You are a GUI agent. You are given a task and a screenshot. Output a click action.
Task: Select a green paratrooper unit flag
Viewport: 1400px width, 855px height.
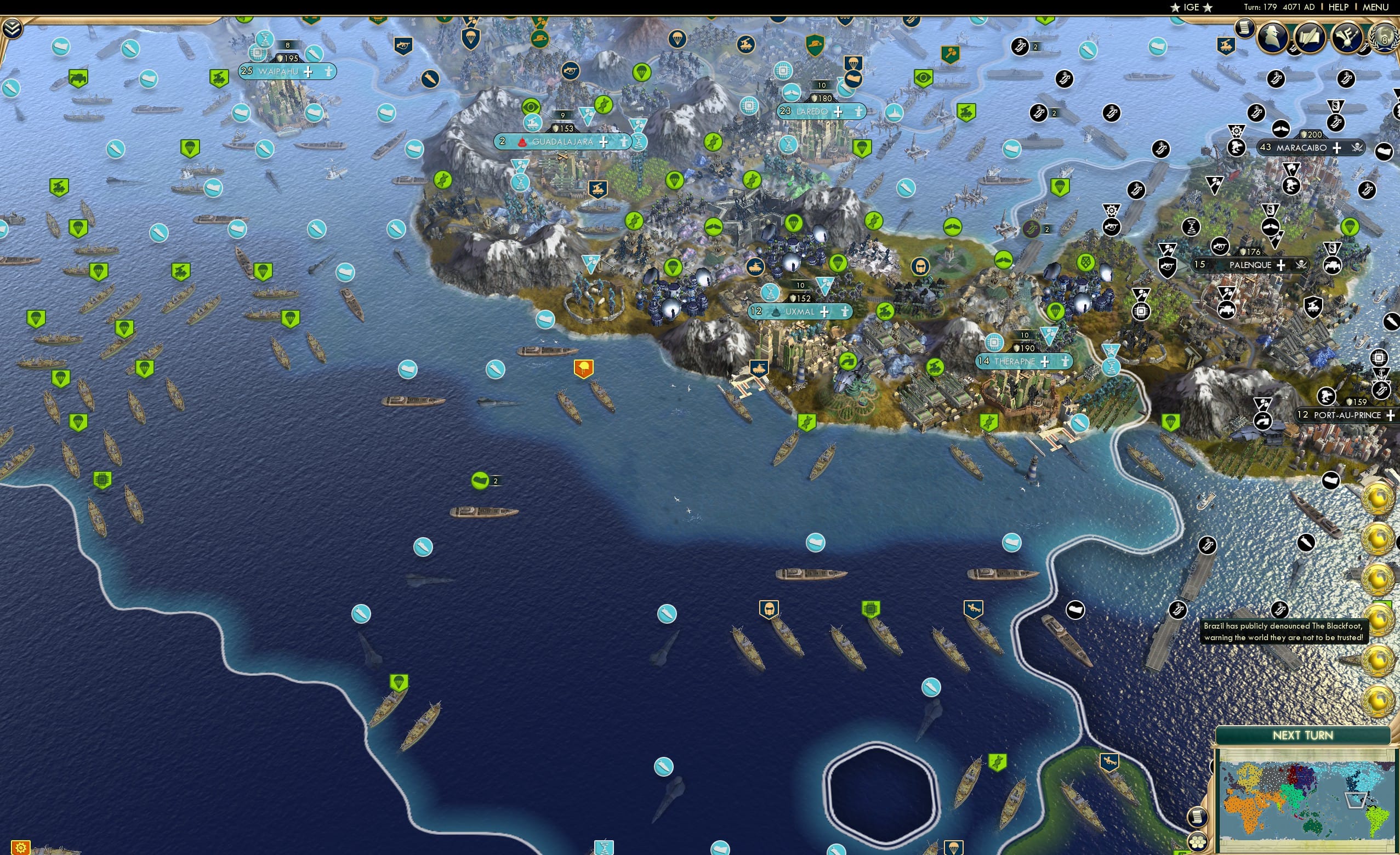(400, 684)
